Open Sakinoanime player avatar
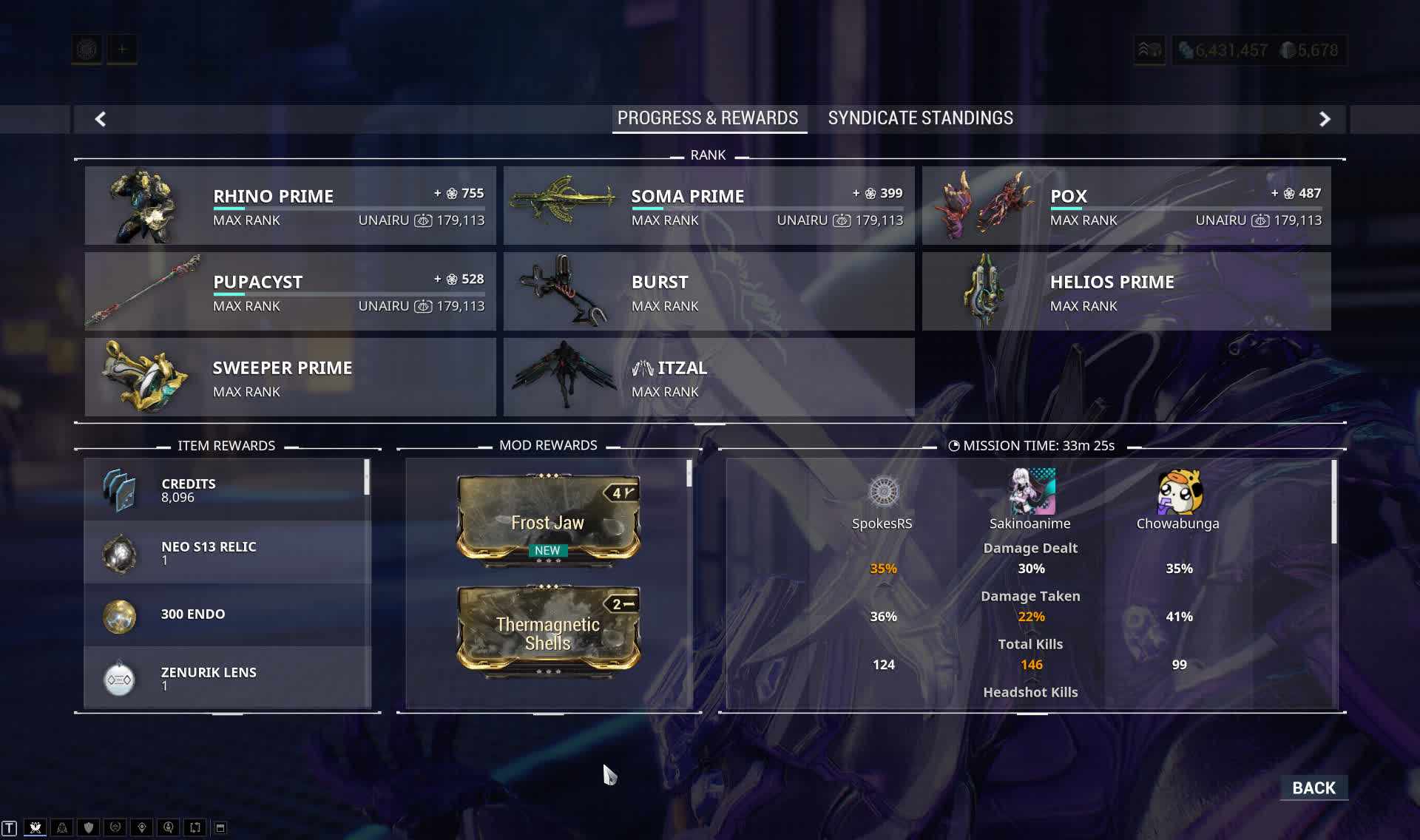 pyautogui.click(x=1032, y=492)
